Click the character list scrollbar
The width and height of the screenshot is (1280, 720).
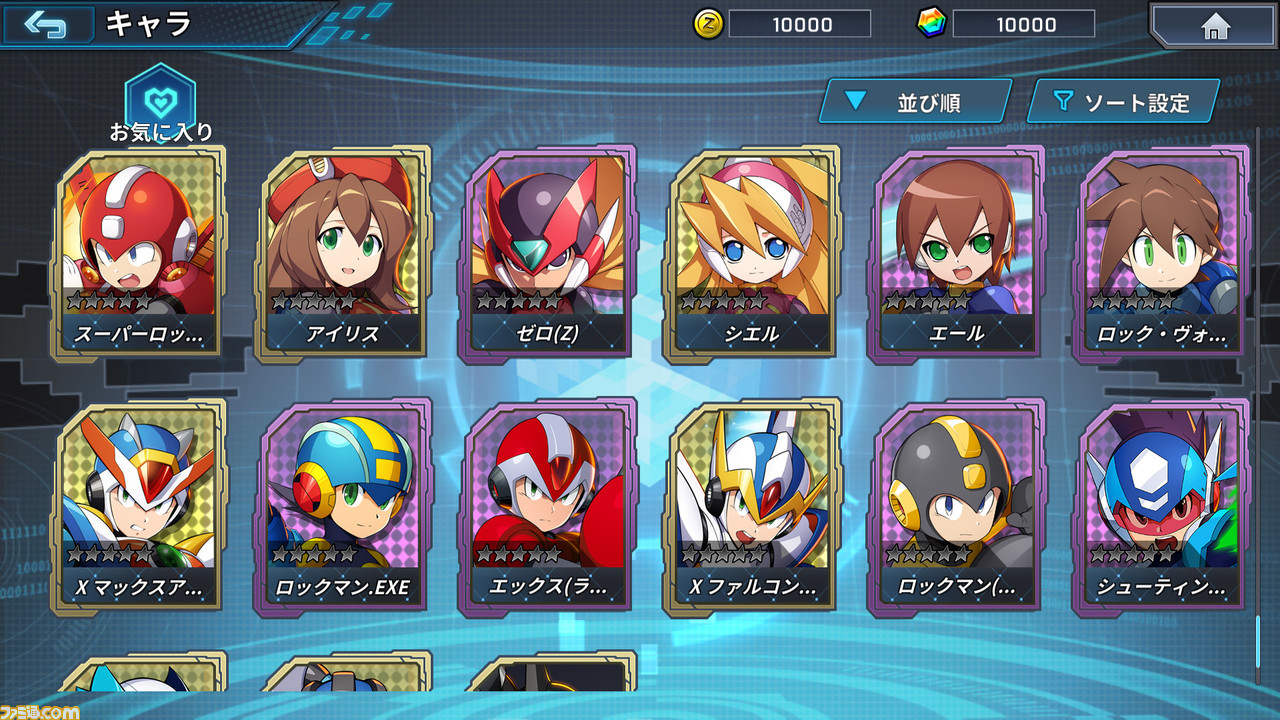1258,400
